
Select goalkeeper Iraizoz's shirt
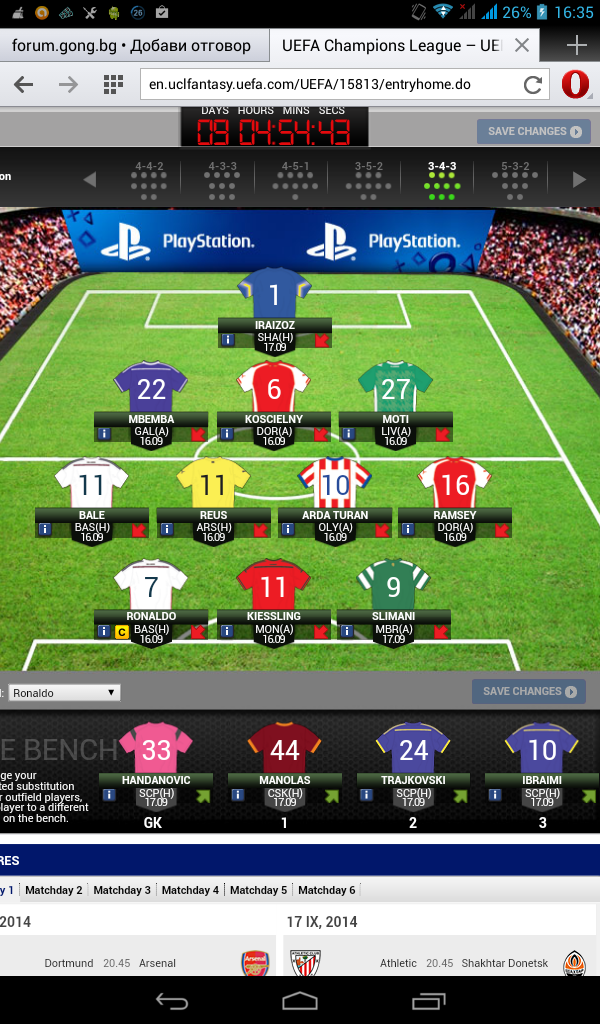(275, 294)
